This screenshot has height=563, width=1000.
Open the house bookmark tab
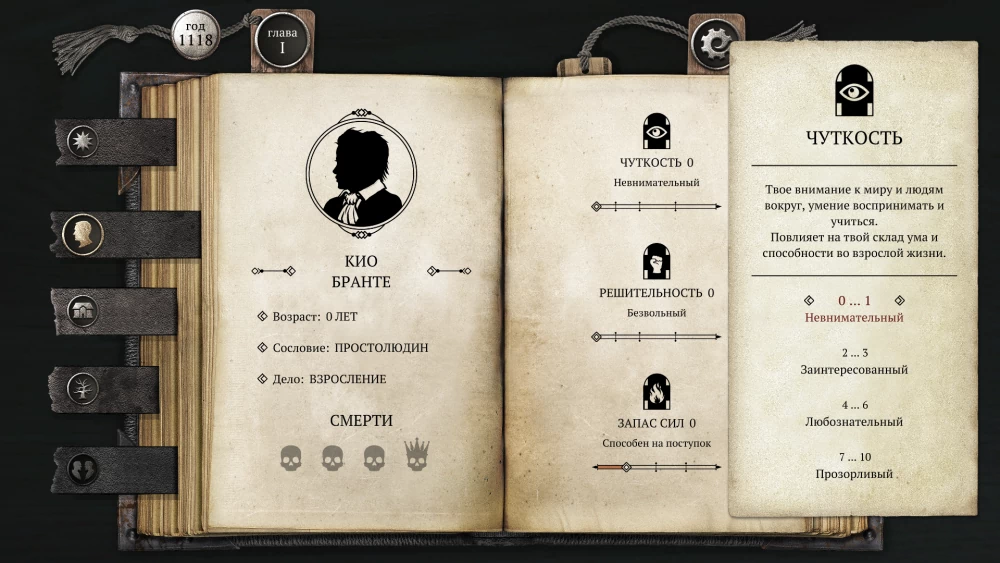coord(83,311)
